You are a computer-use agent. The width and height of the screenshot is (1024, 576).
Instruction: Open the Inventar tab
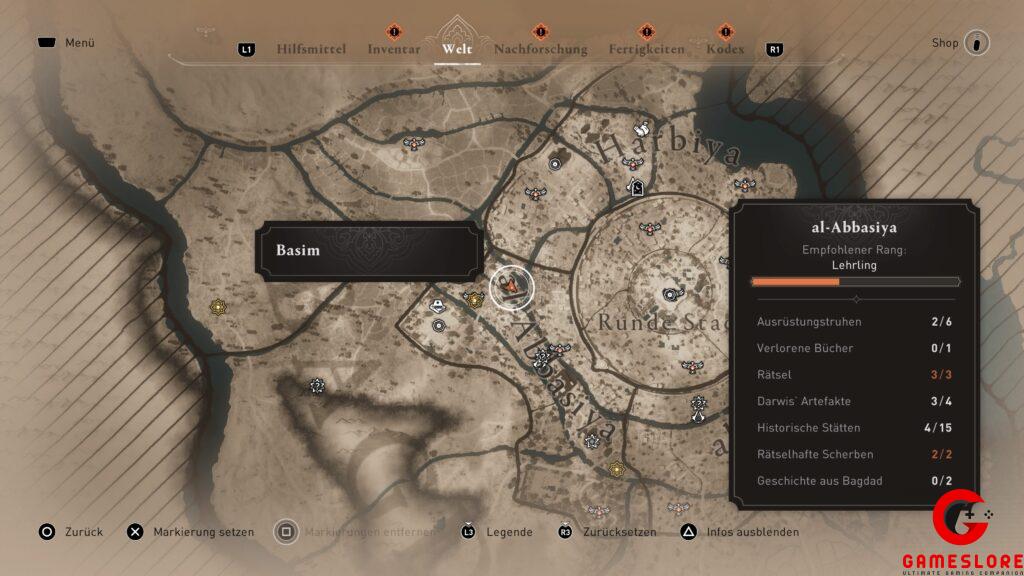pos(393,48)
